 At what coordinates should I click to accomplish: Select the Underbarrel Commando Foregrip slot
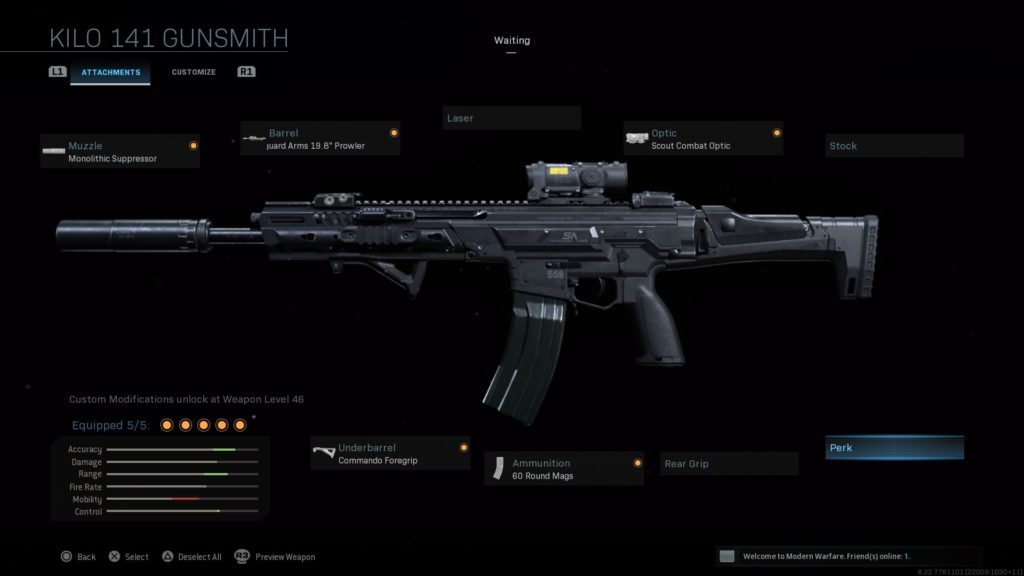pyautogui.click(x=390, y=454)
